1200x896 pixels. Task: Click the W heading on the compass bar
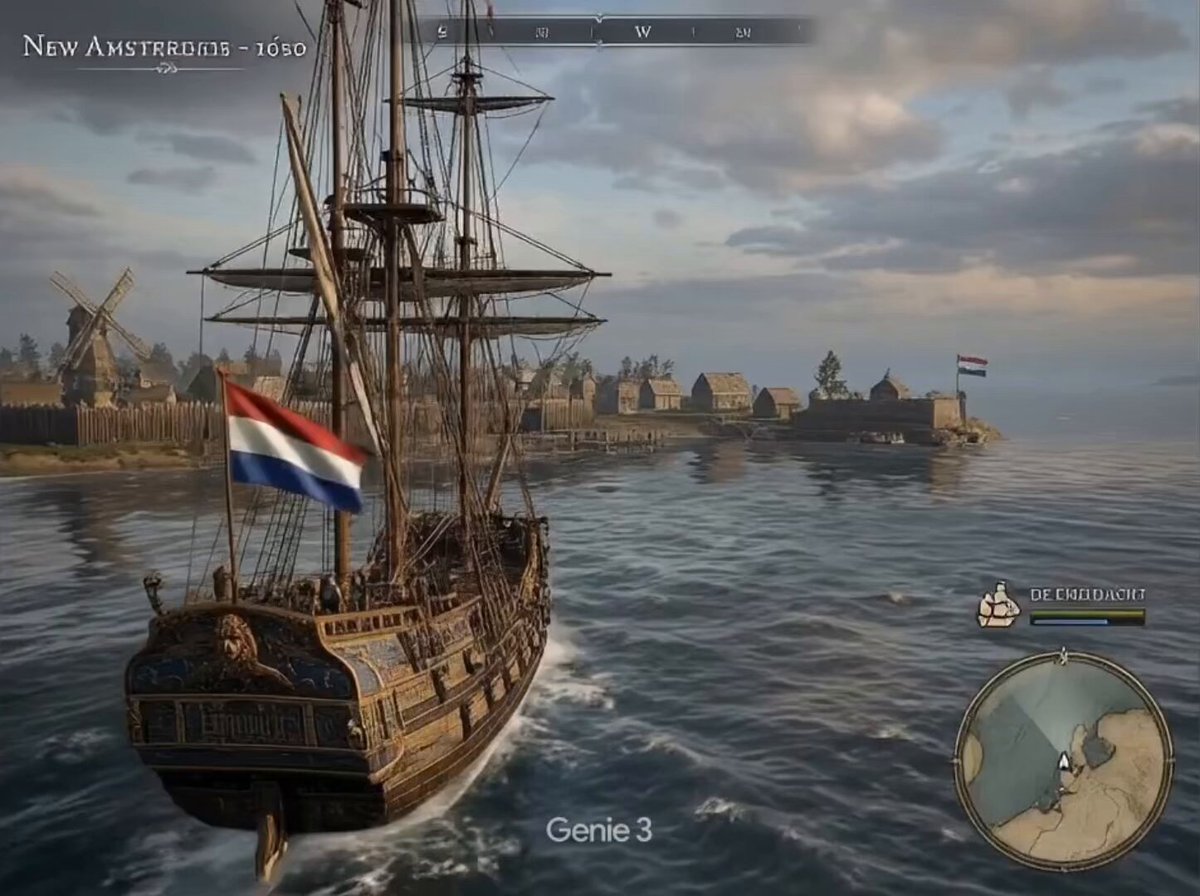643,31
